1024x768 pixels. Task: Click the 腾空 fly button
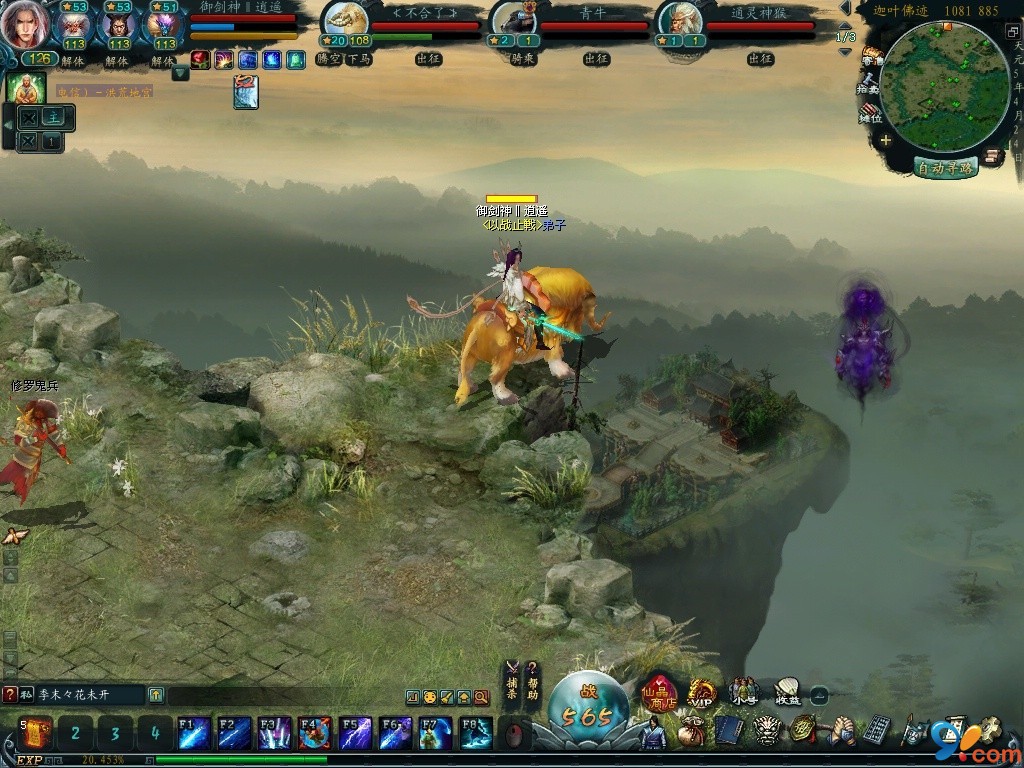tap(329, 59)
